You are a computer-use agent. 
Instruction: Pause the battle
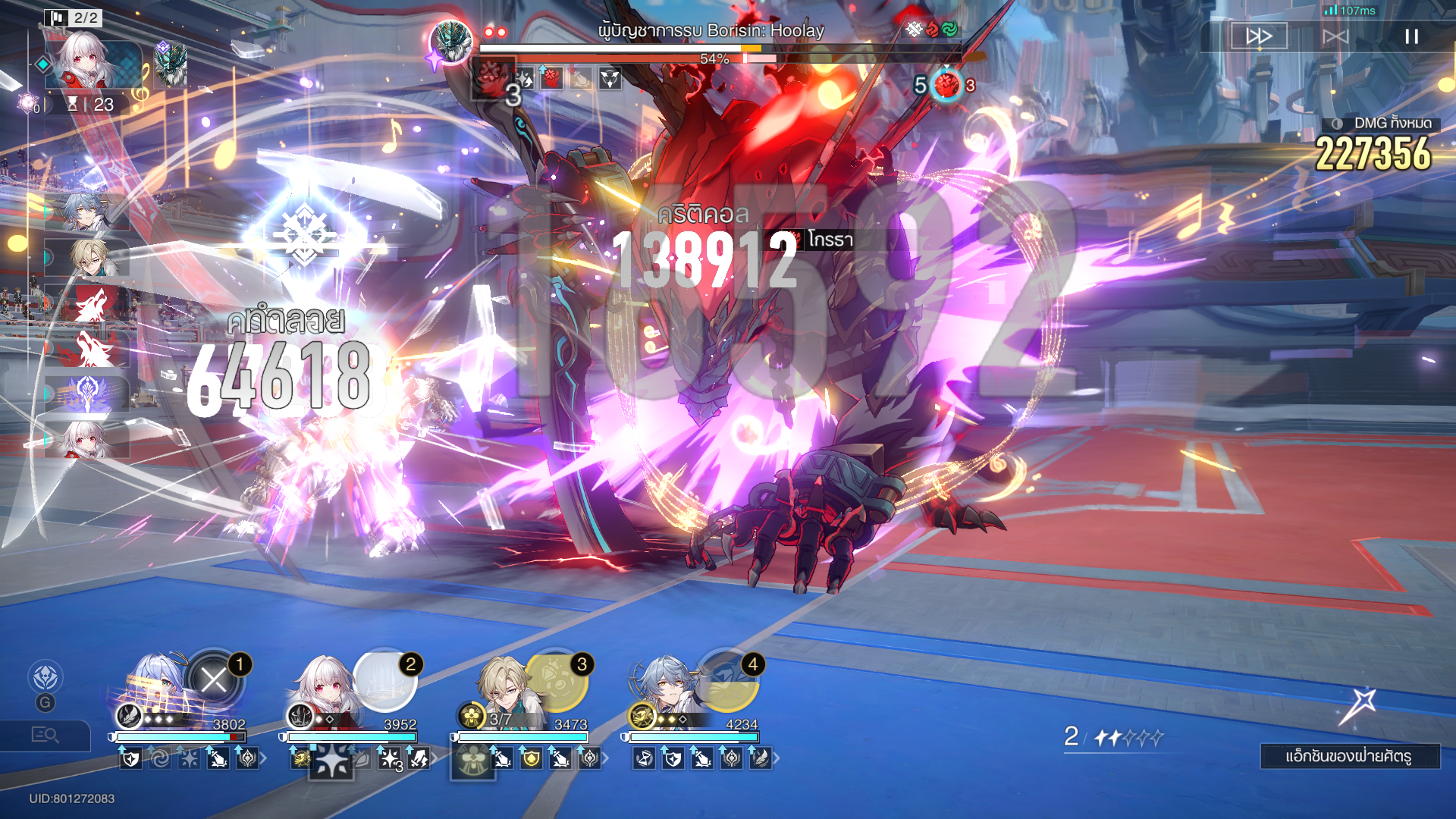[x=1411, y=36]
